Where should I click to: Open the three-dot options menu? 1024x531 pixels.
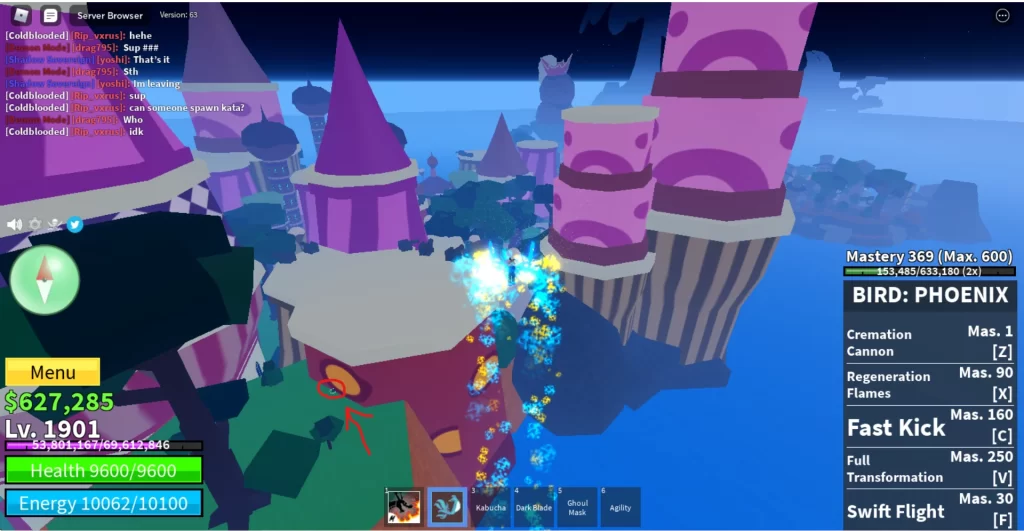tap(1002, 15)
